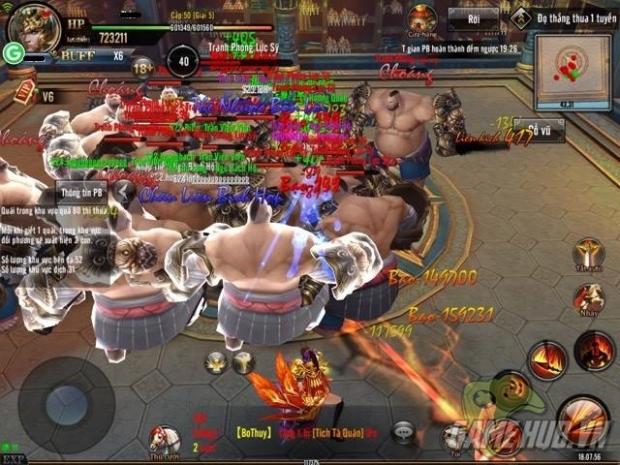Open the arena minimap

[x=572, y=70]
